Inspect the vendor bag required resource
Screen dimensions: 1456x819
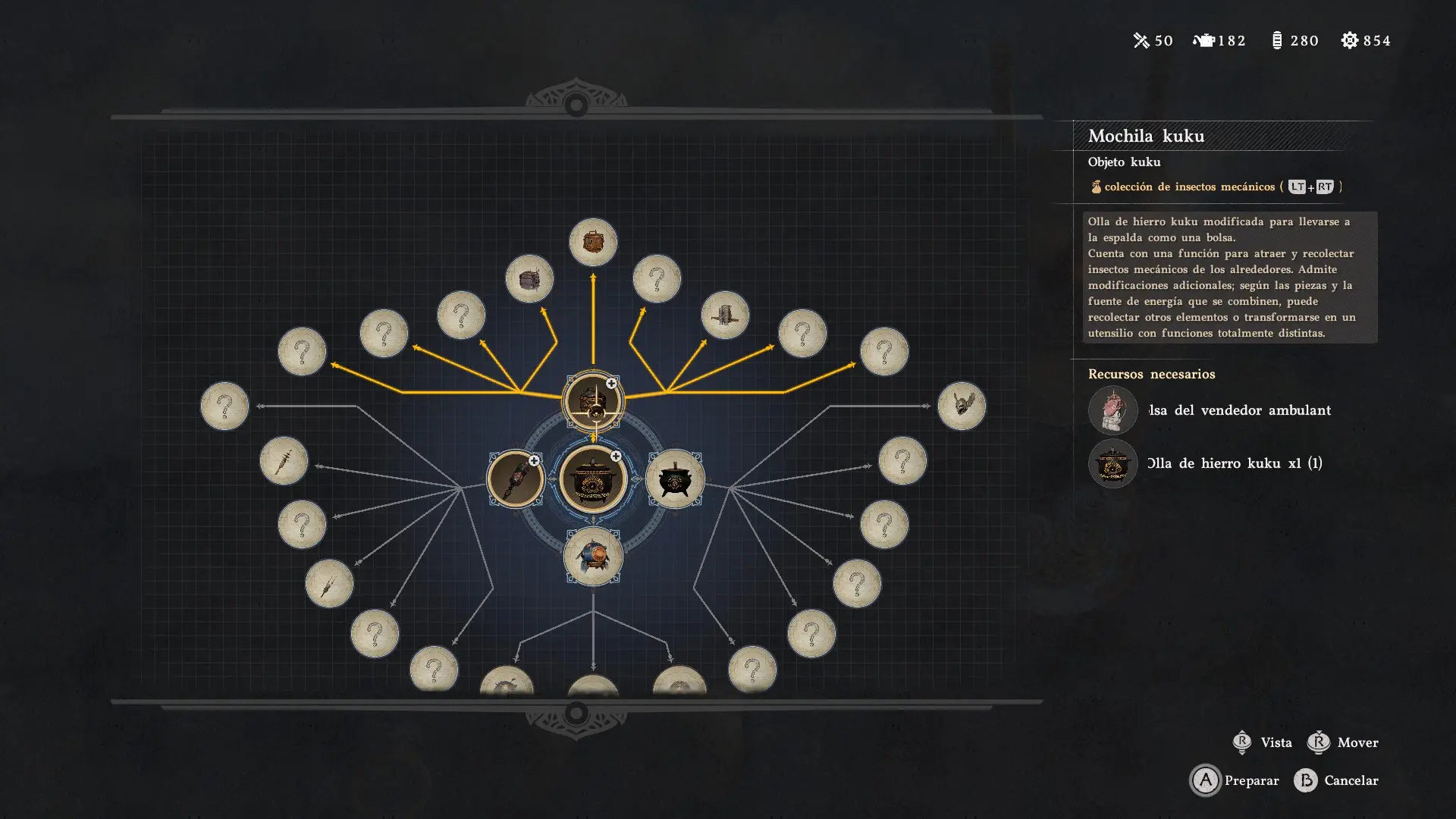[1112, 410]
